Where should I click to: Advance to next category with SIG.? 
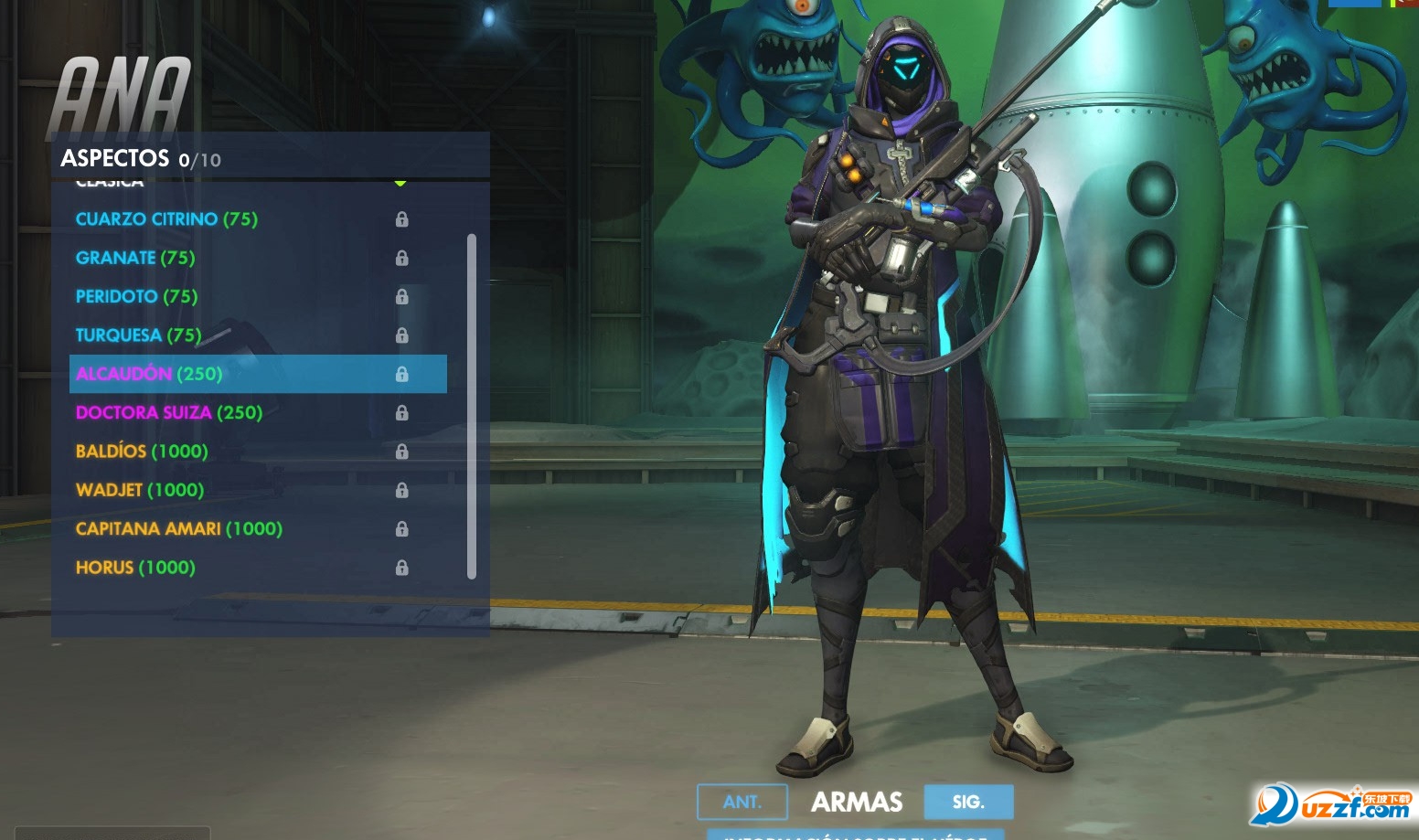tap(968, 802)
